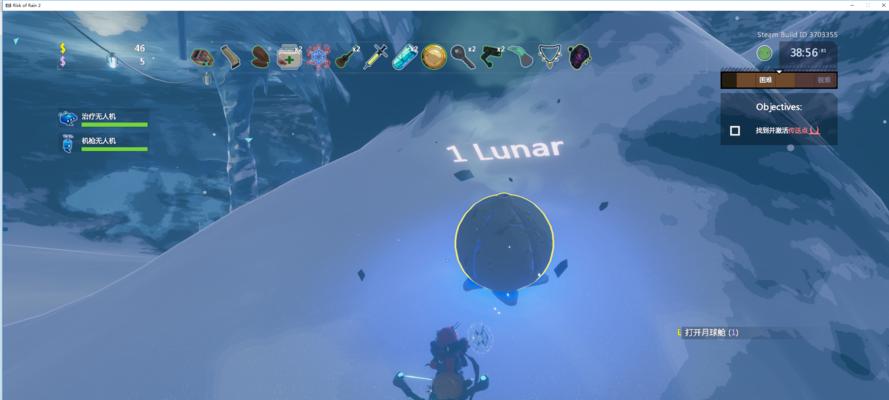Select the necklace item icon
The width and height of the screenshot is (889, 400).
click(549, 56)
